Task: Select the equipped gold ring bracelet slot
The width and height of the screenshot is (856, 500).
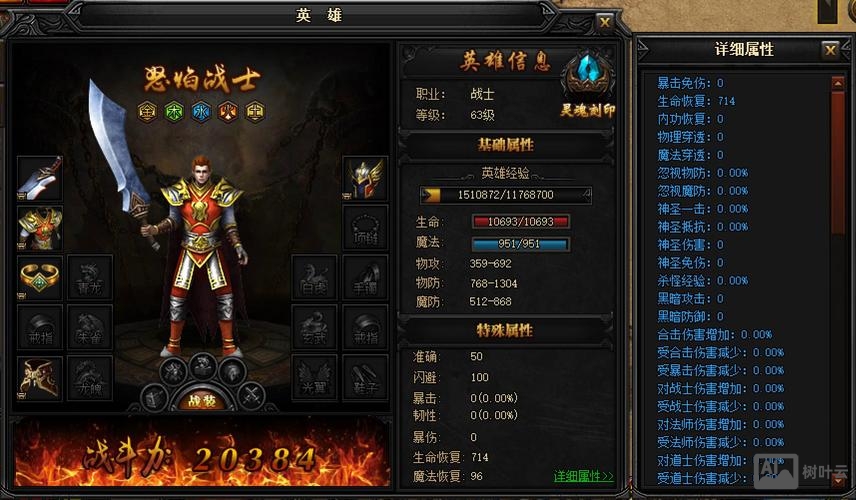Action: click(40, 278)
